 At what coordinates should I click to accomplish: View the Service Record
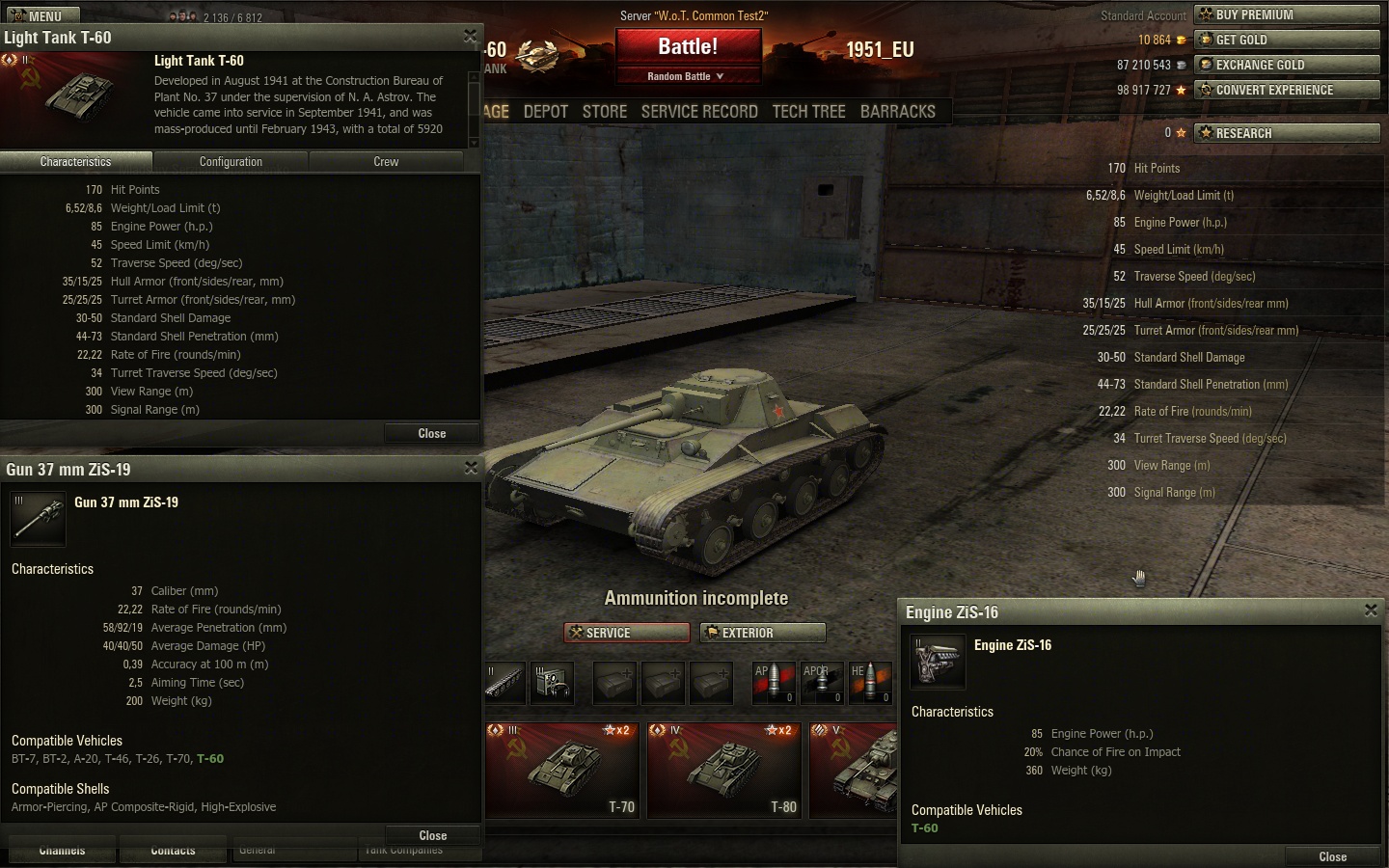pyautogui.click(x=699, y=112)
